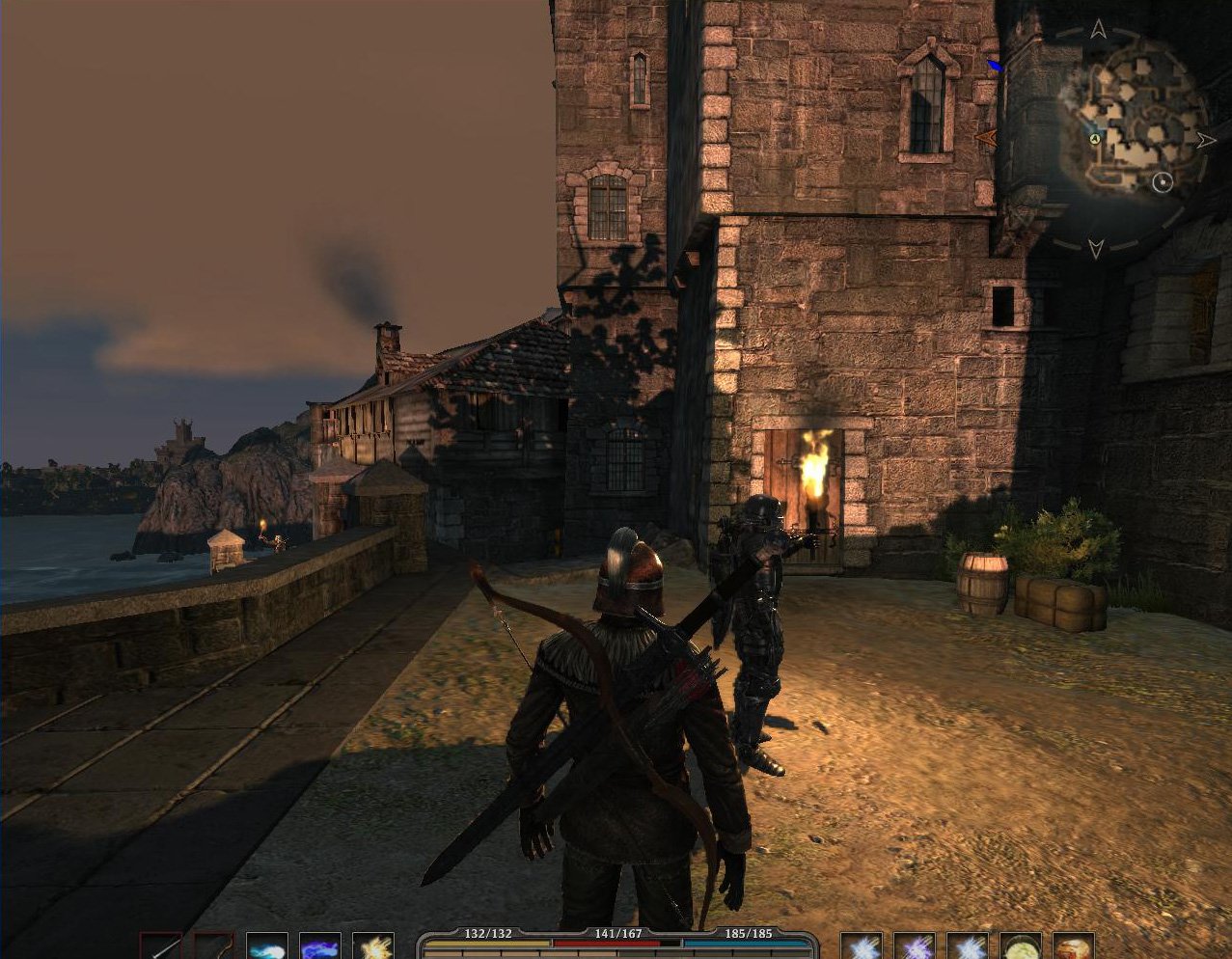Select the white circle marker on minimap

click(1163, 181)
